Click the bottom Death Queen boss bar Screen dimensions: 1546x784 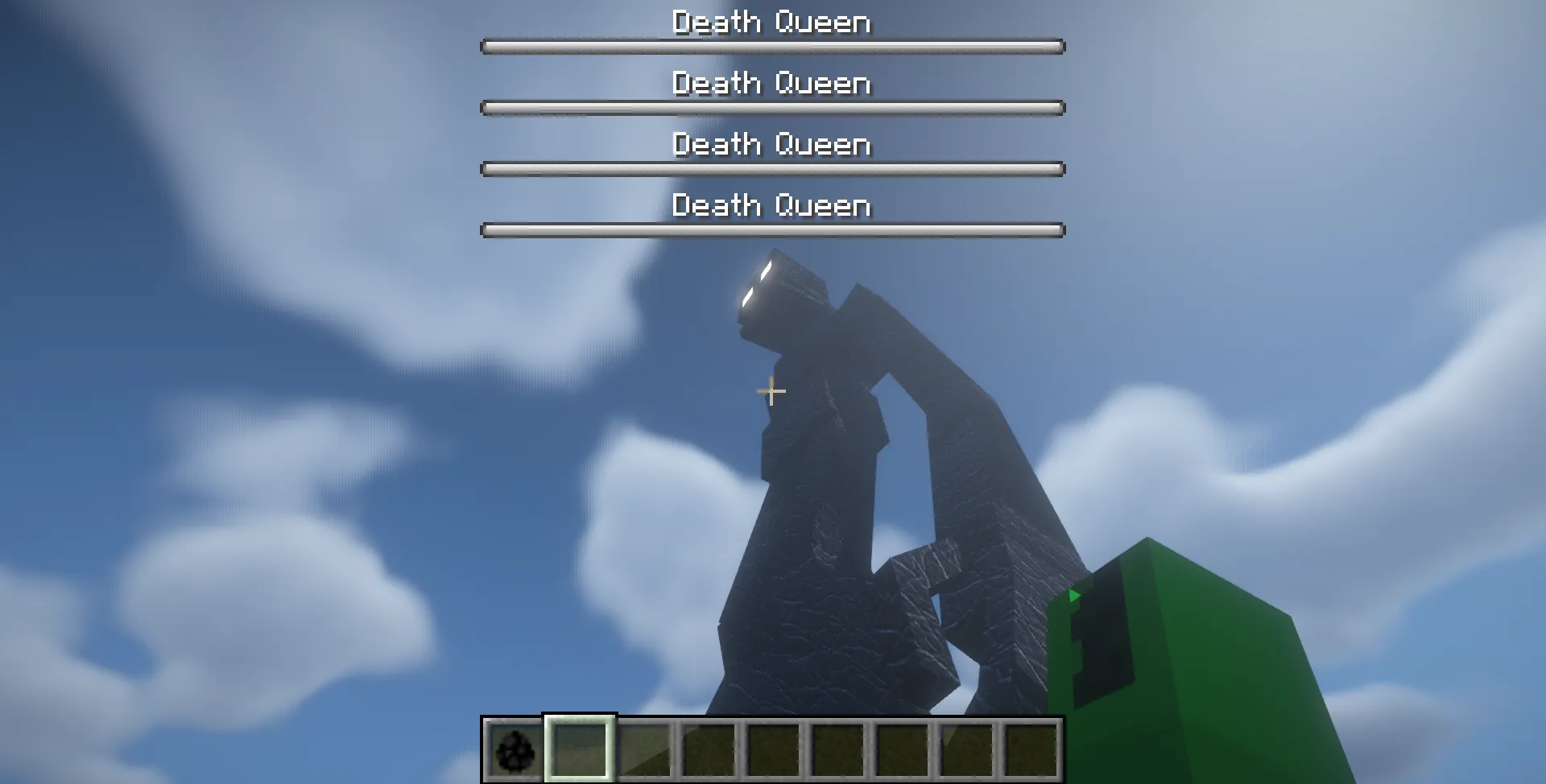(x=771, y=229)
